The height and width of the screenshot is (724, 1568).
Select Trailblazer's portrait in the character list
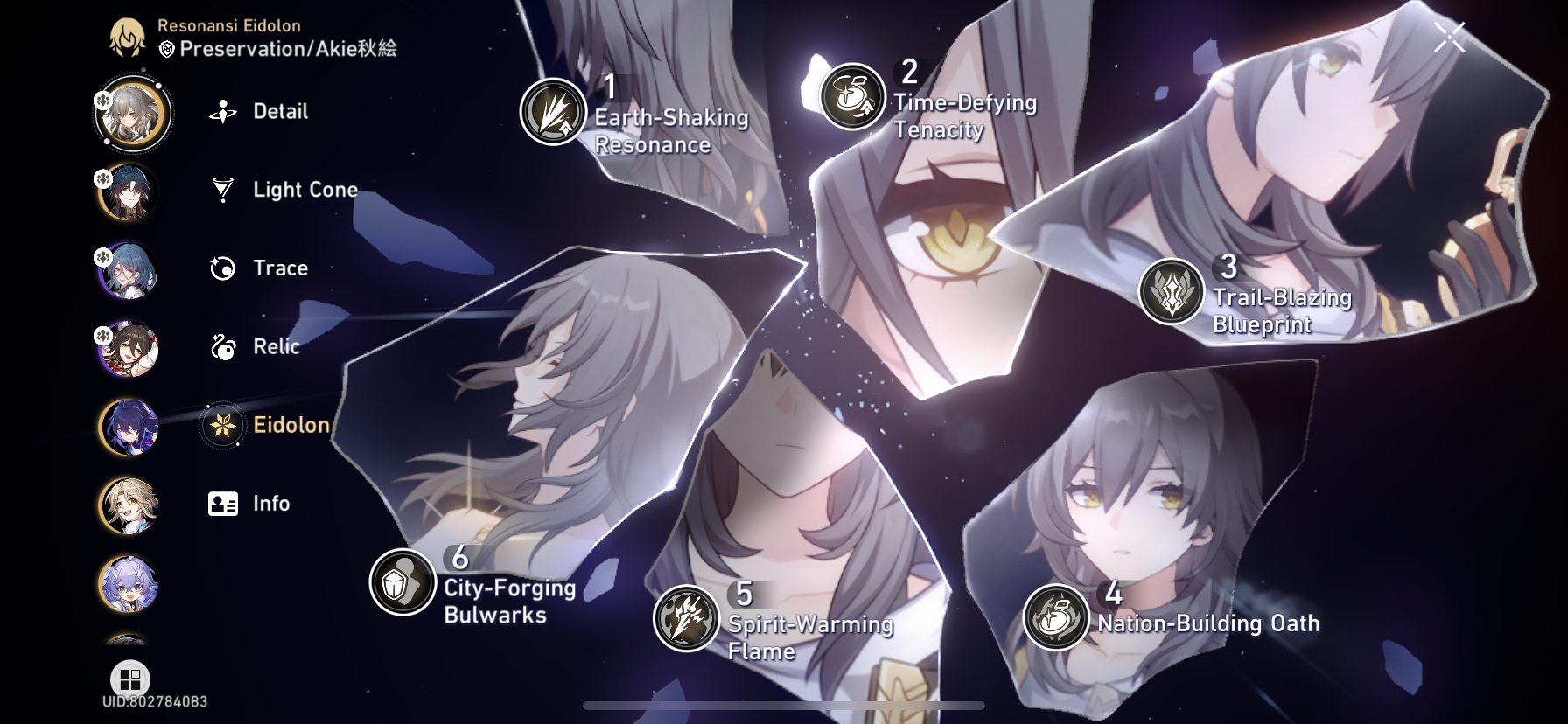click(x=131, y=115)
